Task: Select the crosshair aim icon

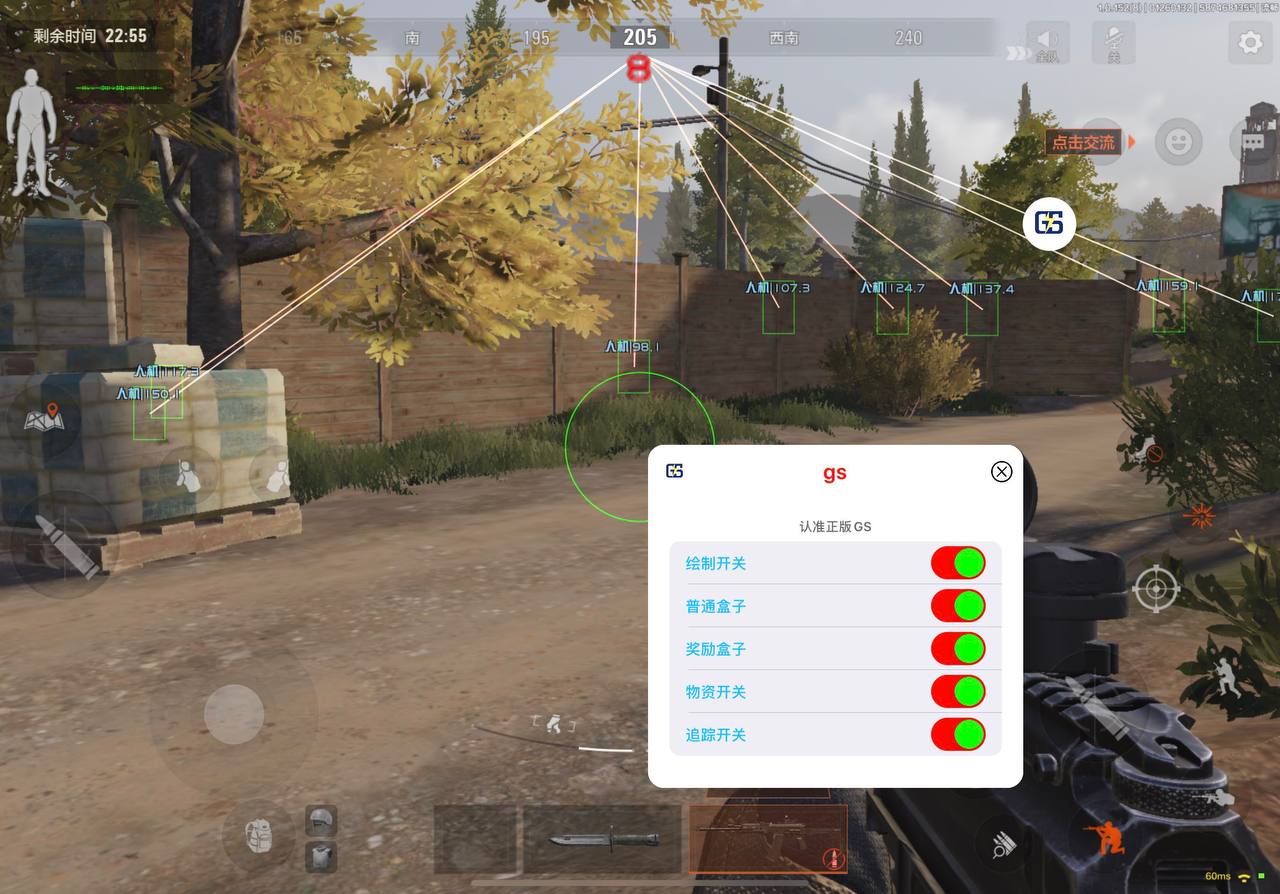Action: point(1156,588)
